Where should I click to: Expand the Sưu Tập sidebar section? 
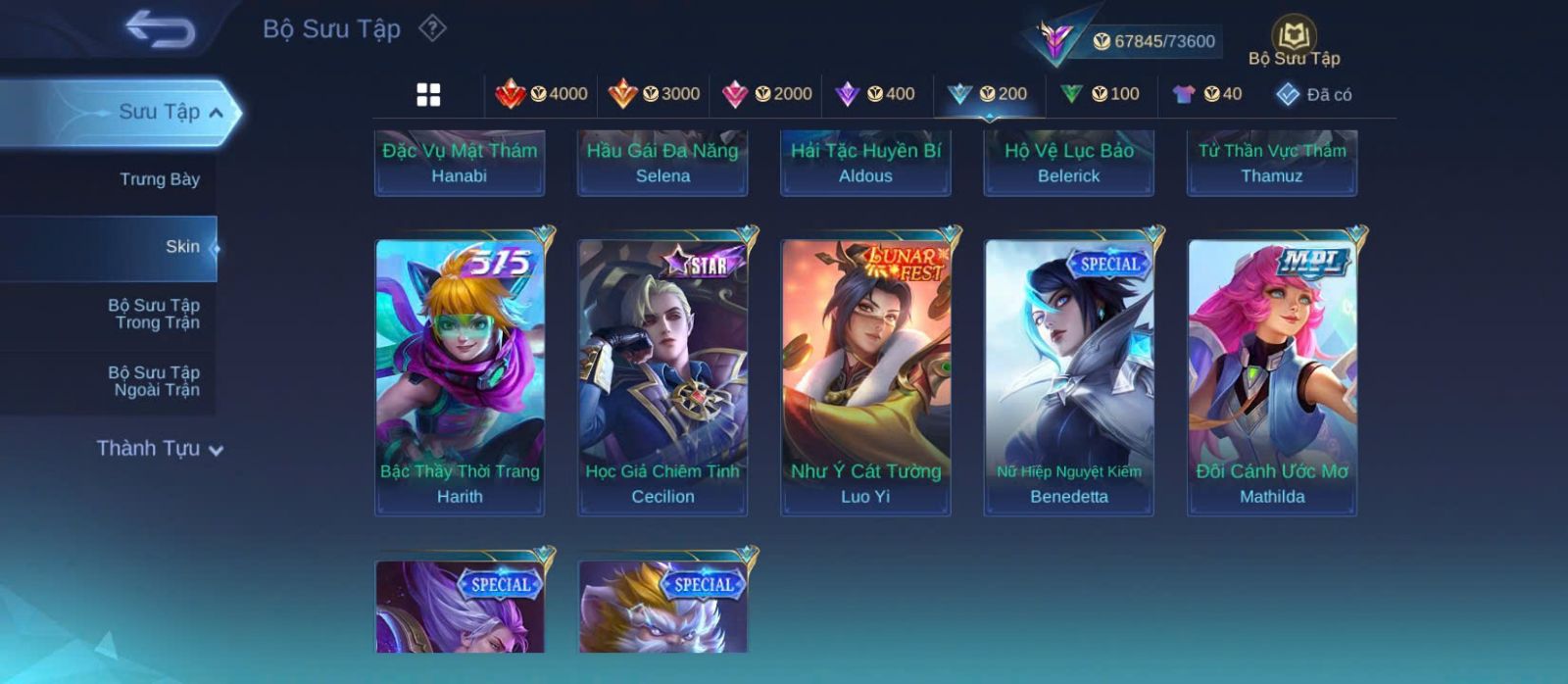click(171, 113)
